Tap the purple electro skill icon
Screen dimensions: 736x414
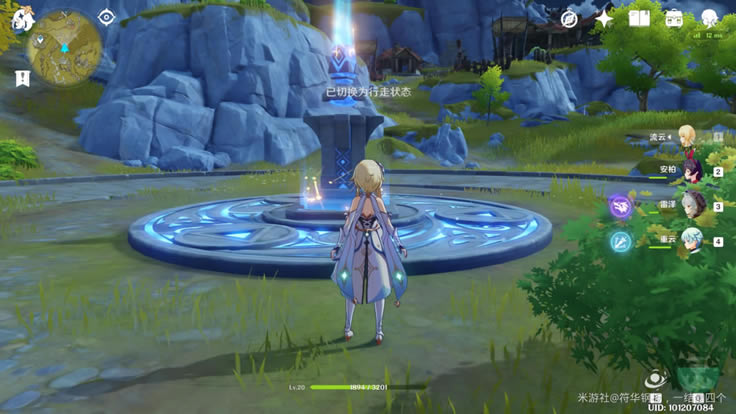621,206
